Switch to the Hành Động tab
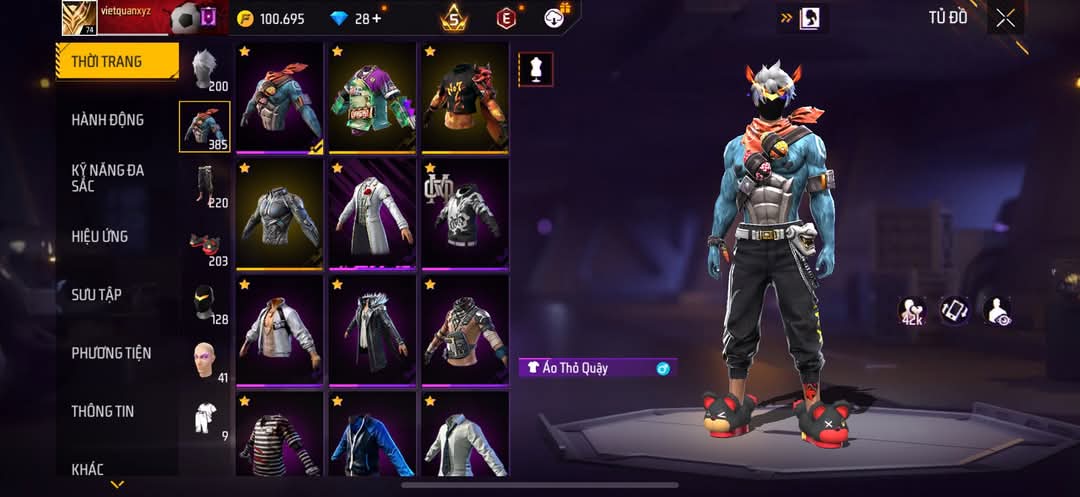 108,120
